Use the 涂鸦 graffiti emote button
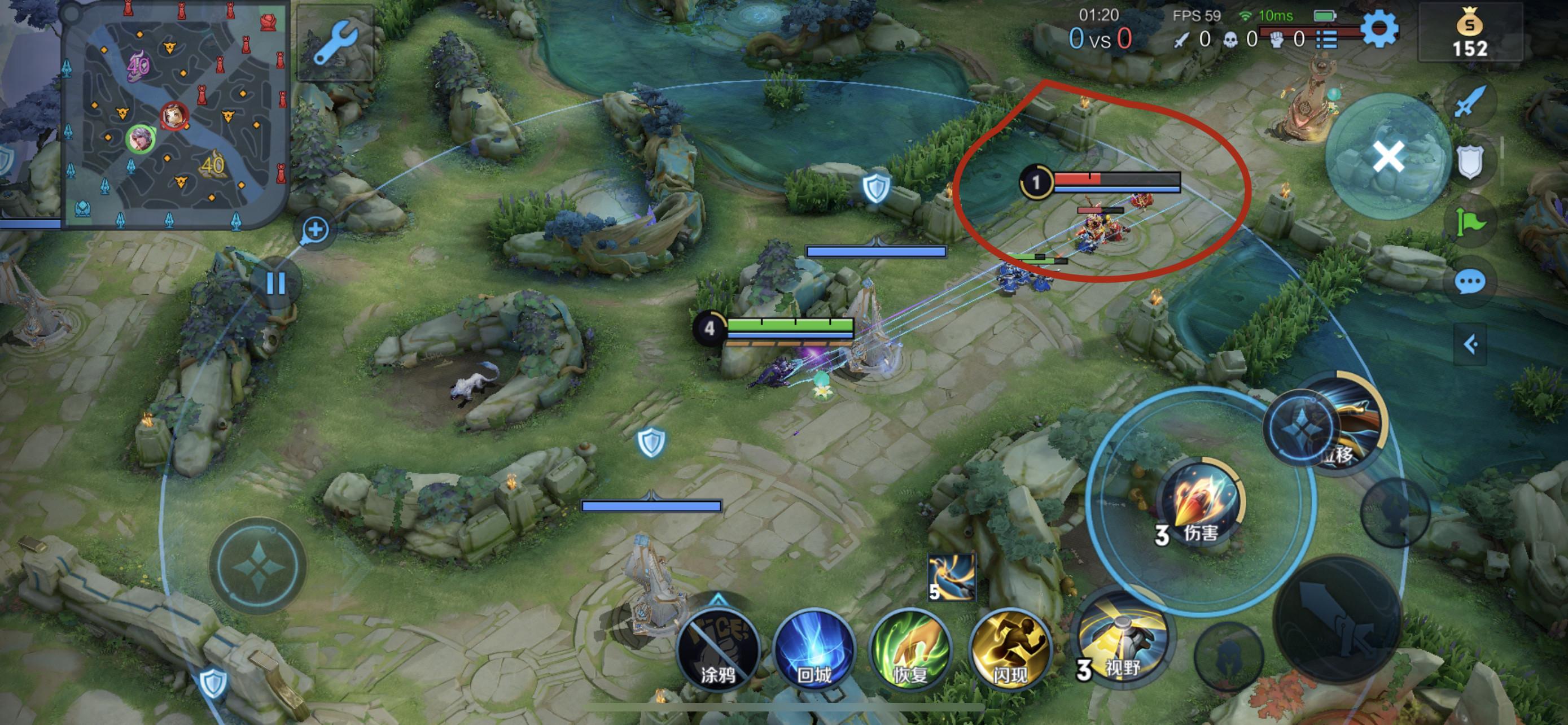 719,648
